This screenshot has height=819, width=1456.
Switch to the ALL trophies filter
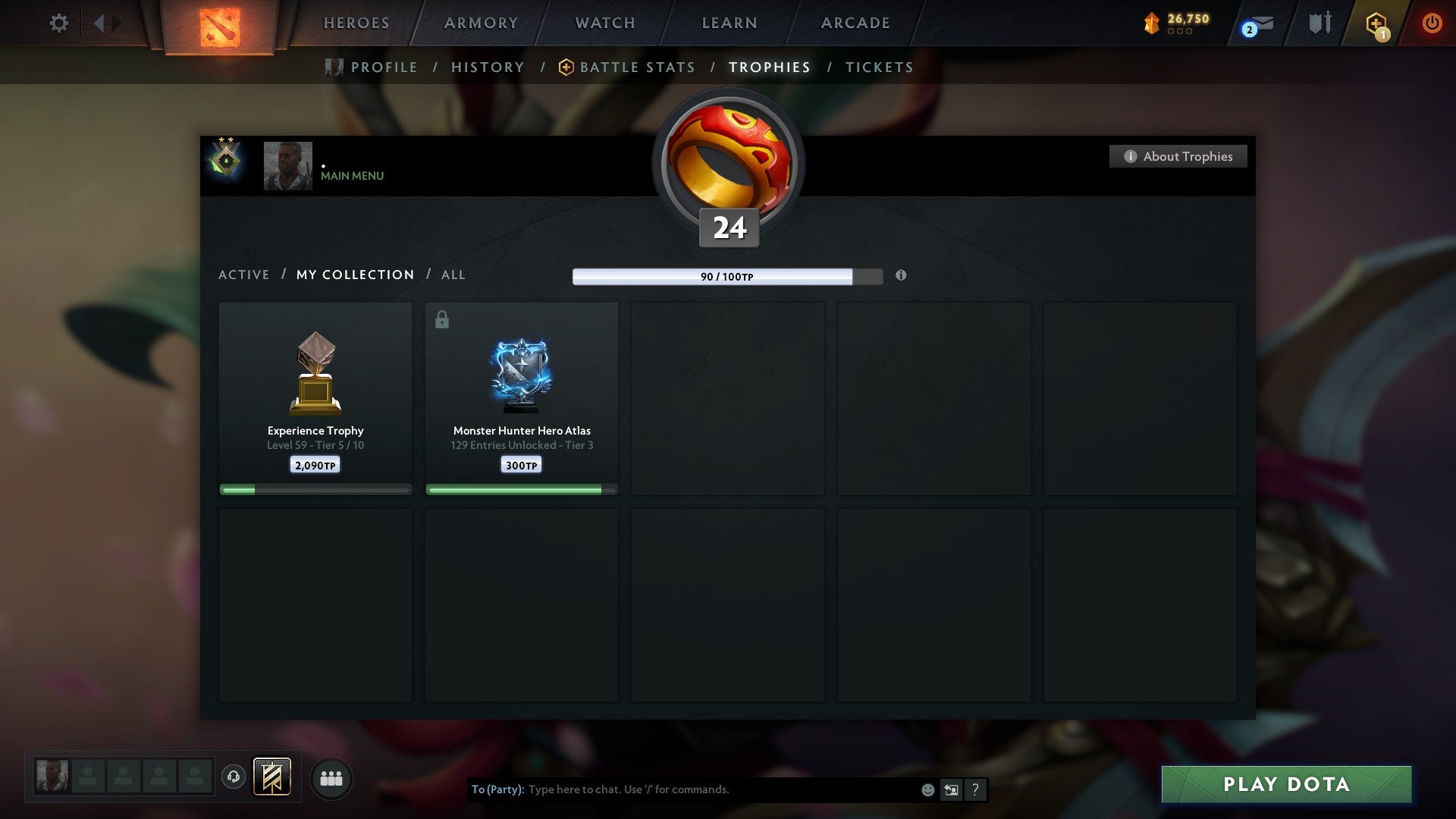[453, 275]
